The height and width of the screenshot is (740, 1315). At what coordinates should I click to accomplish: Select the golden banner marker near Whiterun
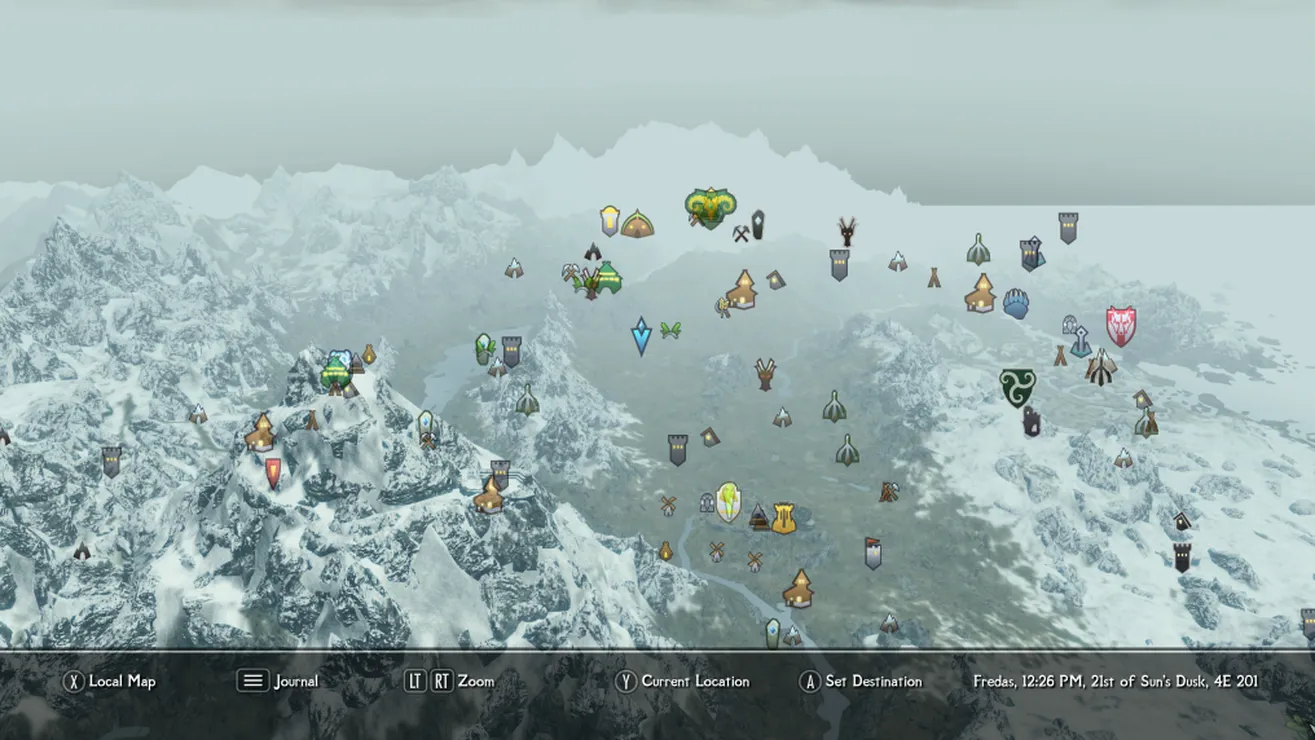point(783,518)
